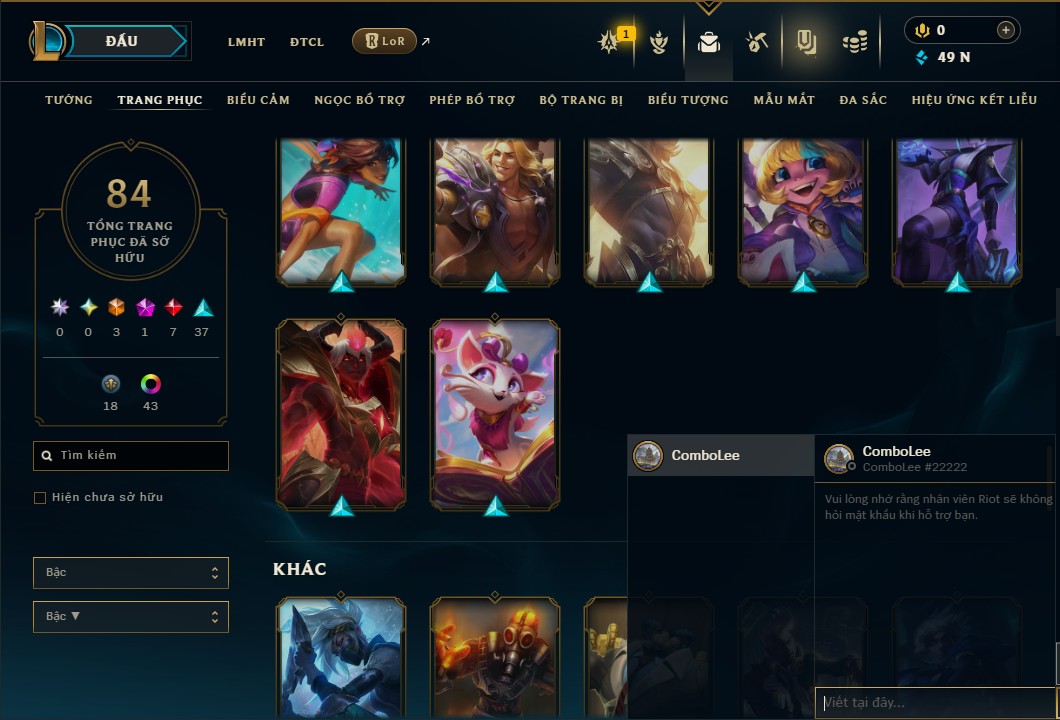Screen dimensions: 1060x720
Task: Select the pink cat Yuumi skin card
Action: tap(495, 412)
